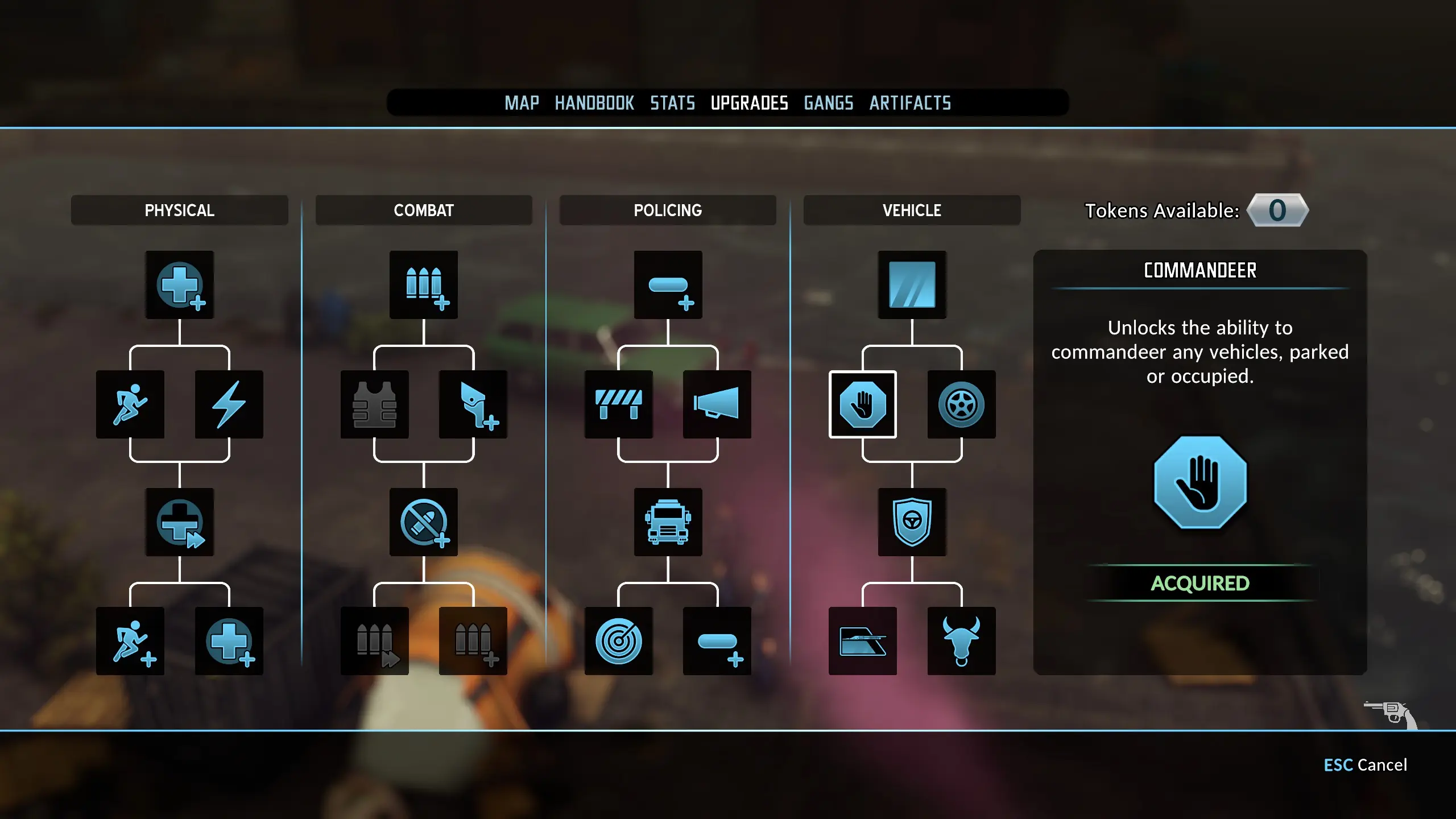Select the police truck upgrade
This screenshot has width=1456, height=819.
(668, 522)
